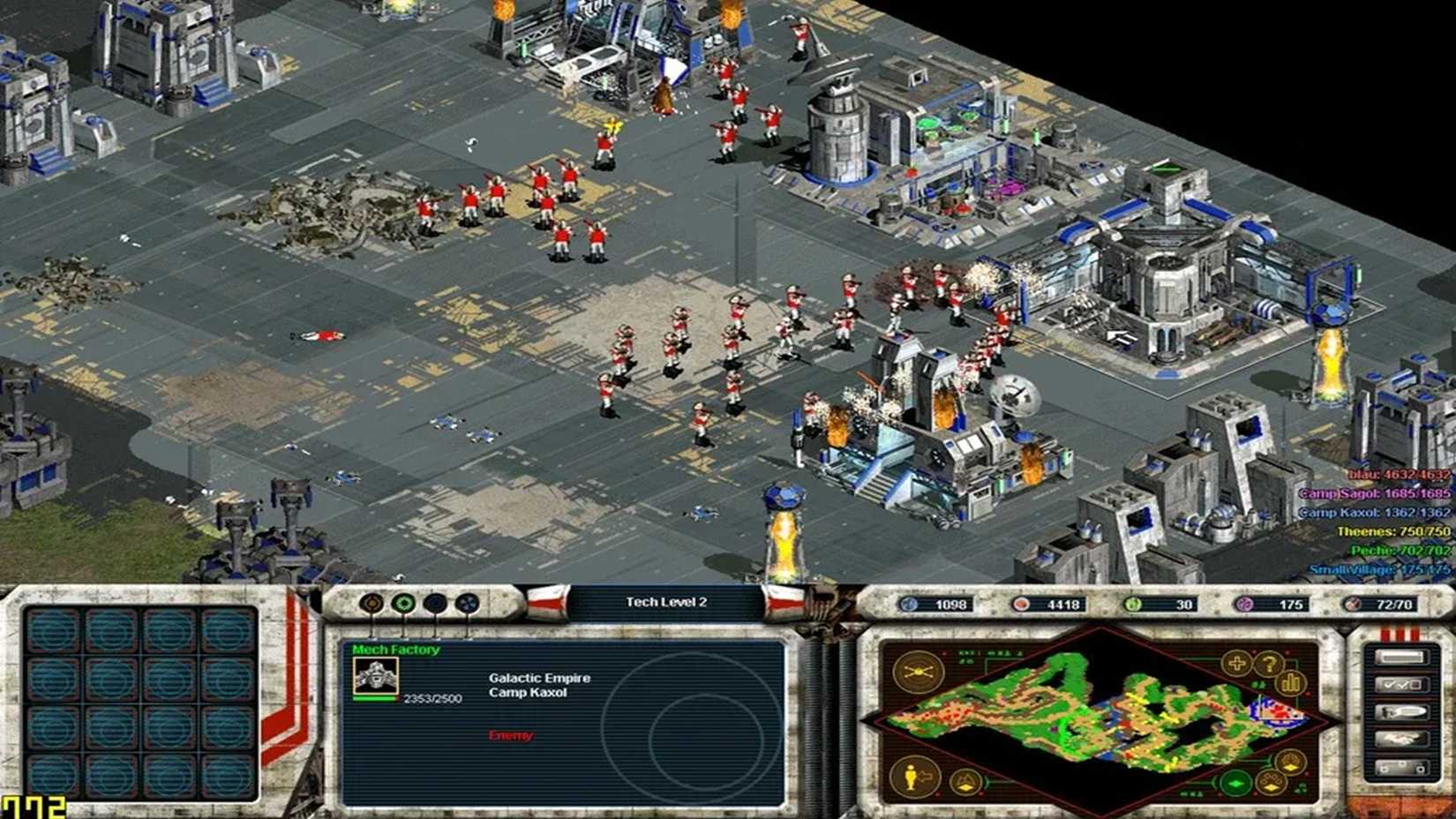
Task: Toggle the green diamond minimap color mode
Action: tap(1235, 785)
